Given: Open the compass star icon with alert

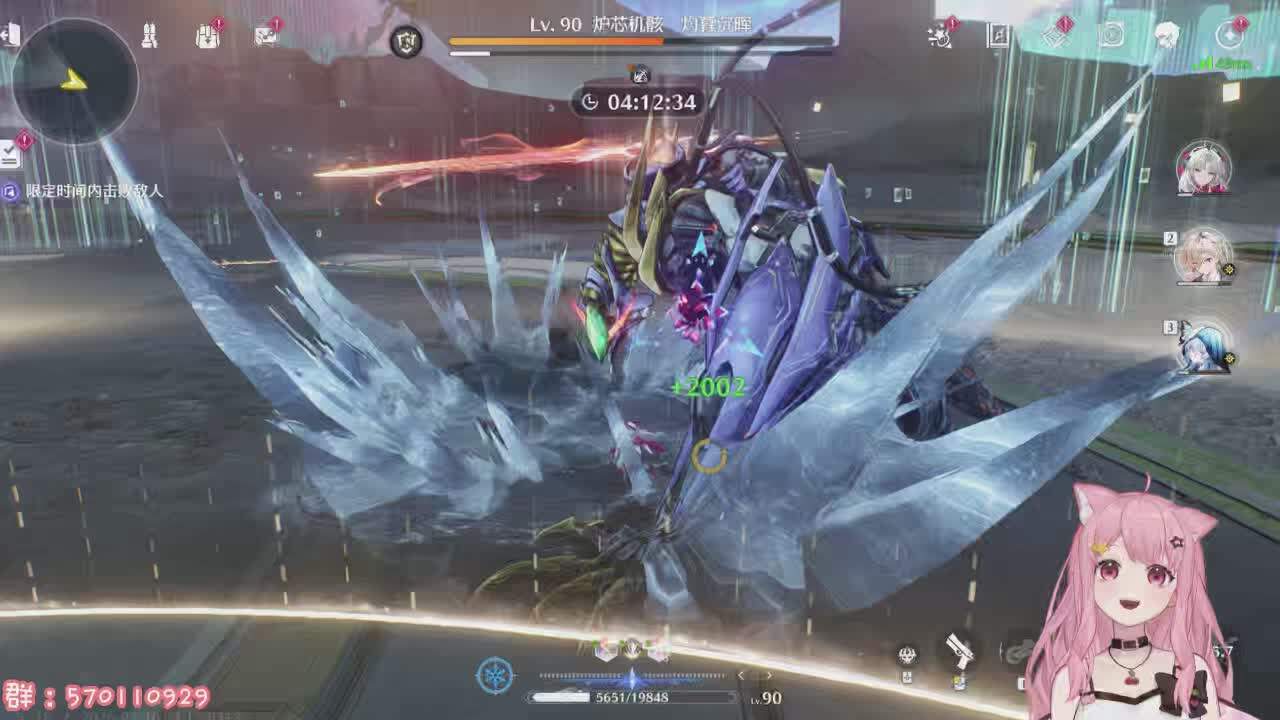Looking at the screenshot, I should click(1230, 36).
